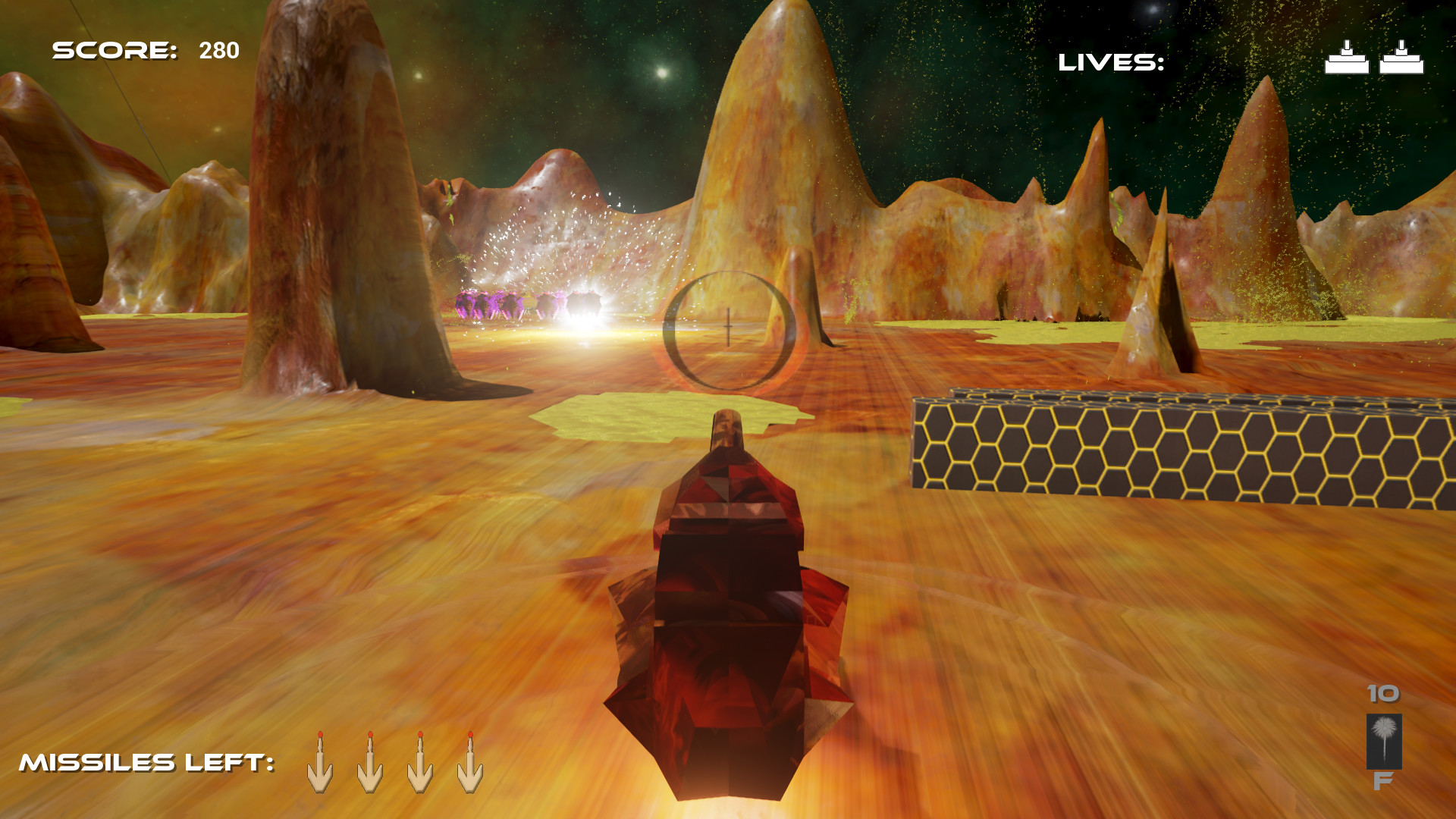Select the score value 280
1456x819 pixels.
tap(217, 52)
